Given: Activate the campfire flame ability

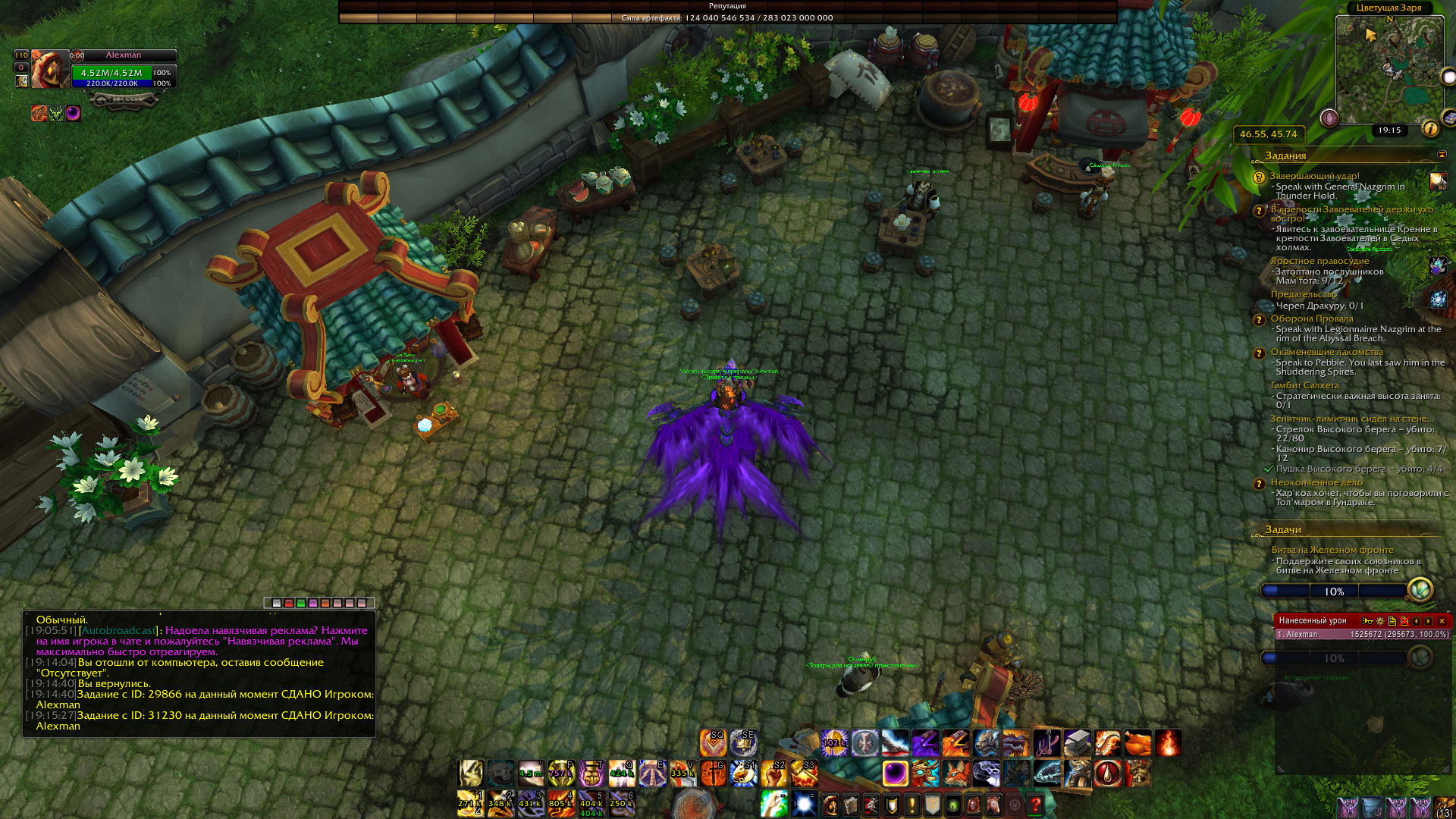Looking at the screenshot, I should click(1168, 743).
